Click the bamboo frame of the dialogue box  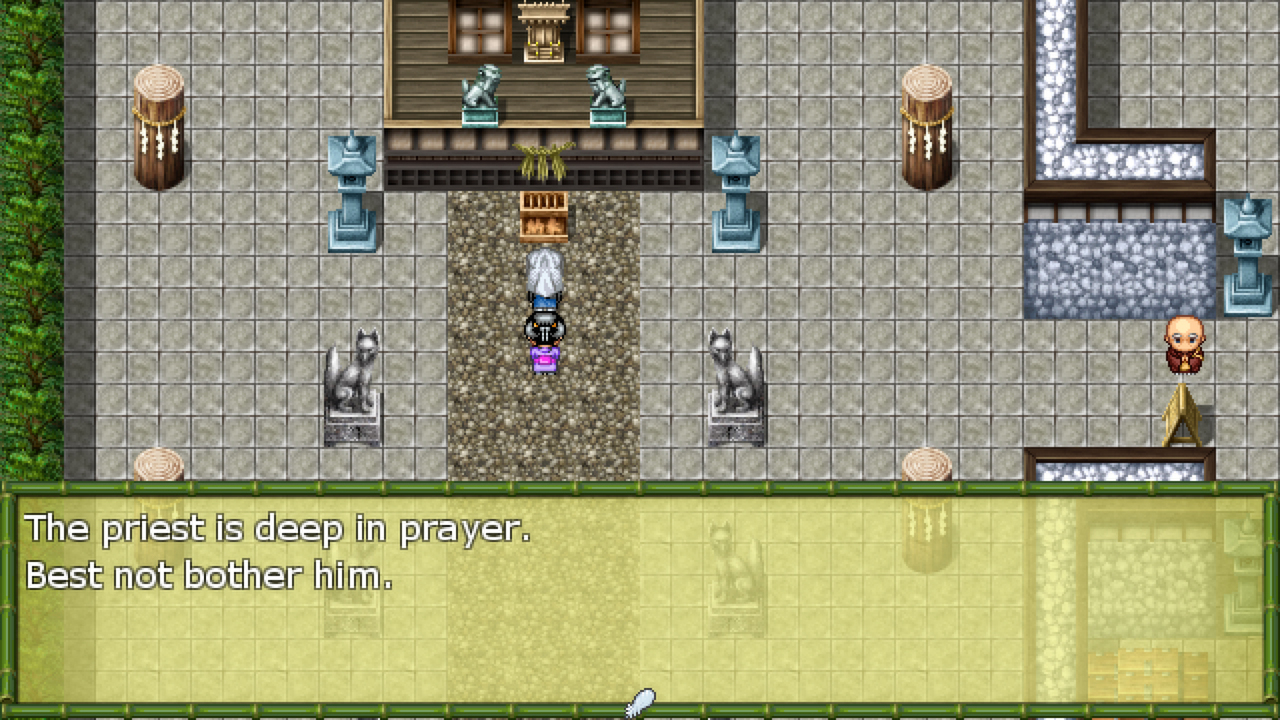640,487
